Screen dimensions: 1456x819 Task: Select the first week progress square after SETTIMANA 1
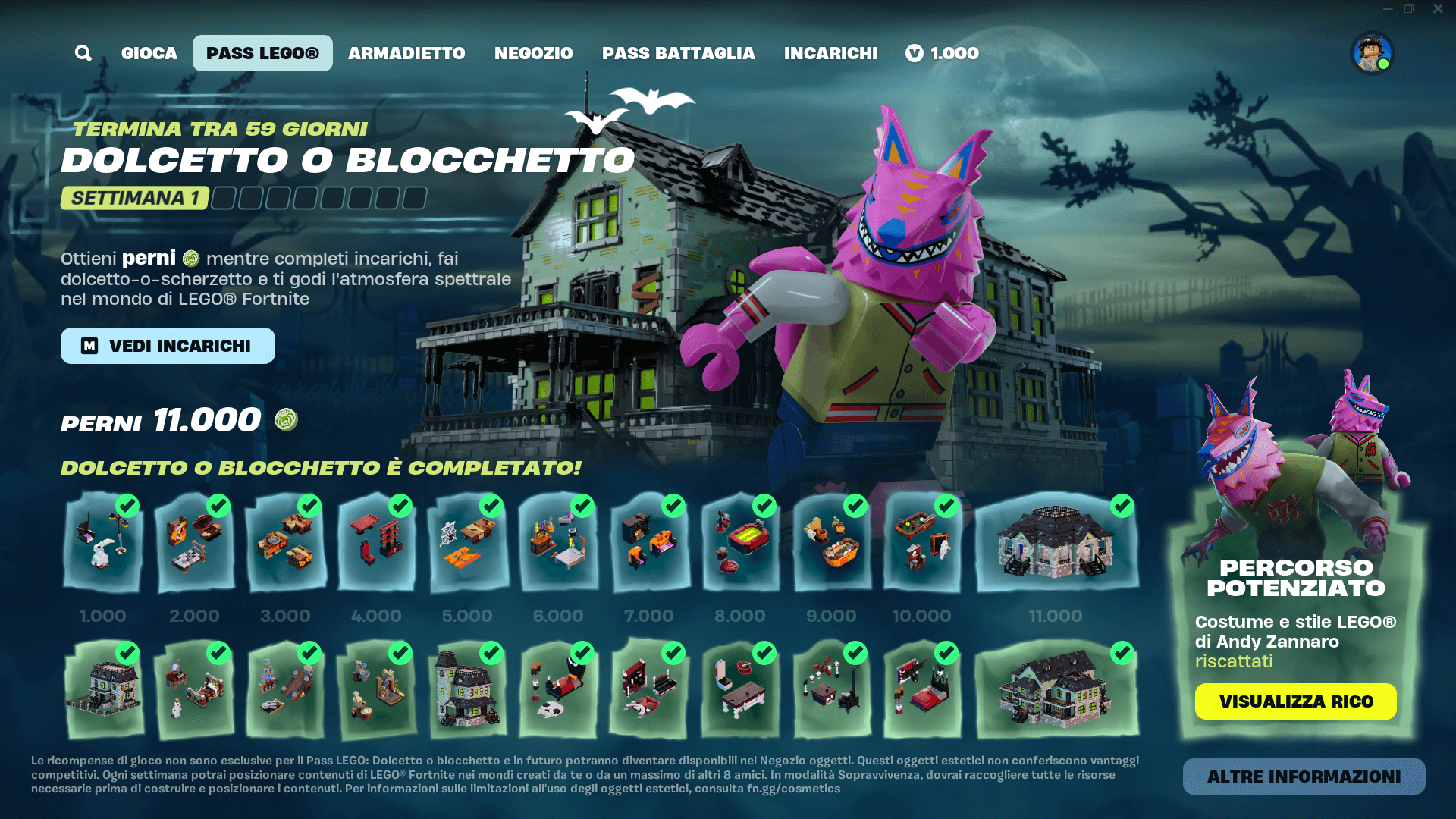coord(222,199)
